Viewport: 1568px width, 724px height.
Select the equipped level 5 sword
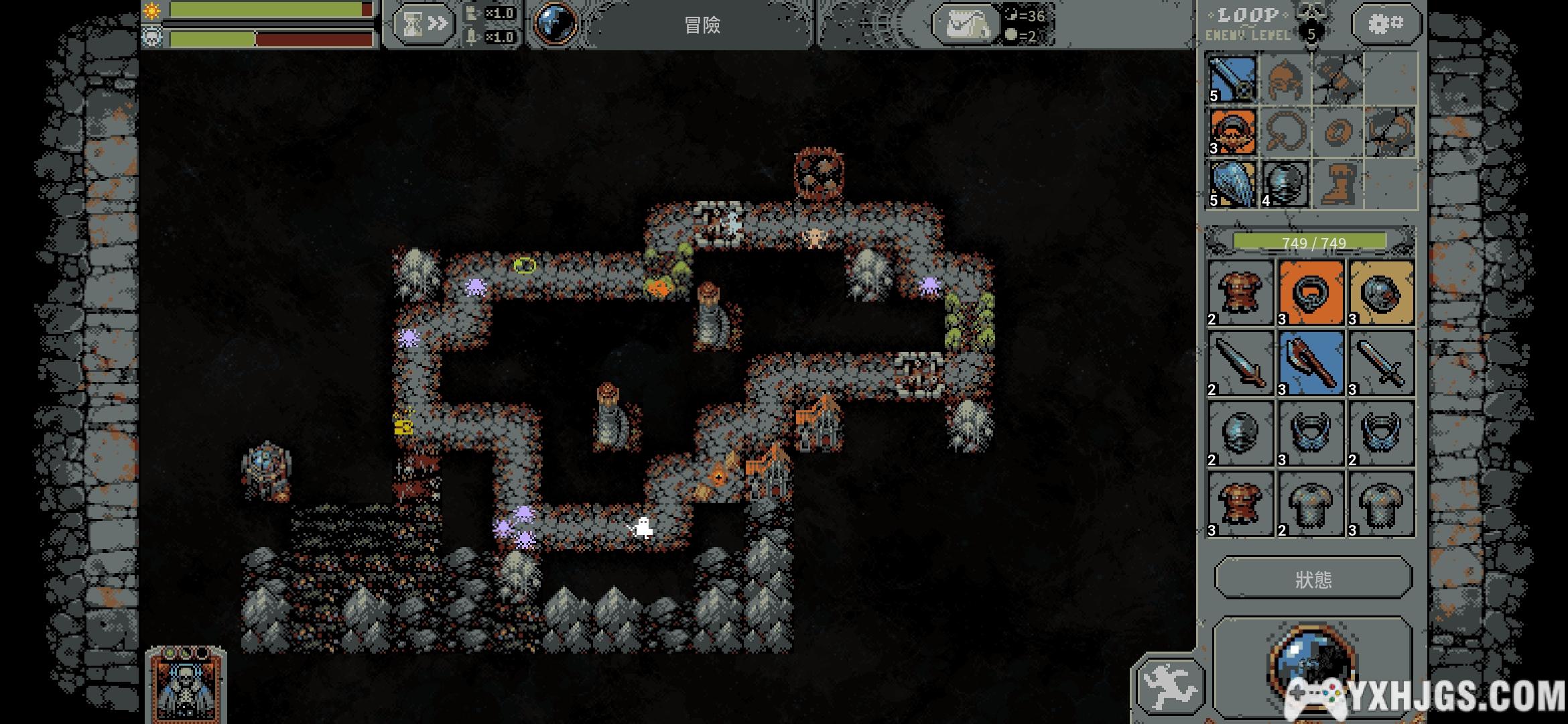(1233, 78)
